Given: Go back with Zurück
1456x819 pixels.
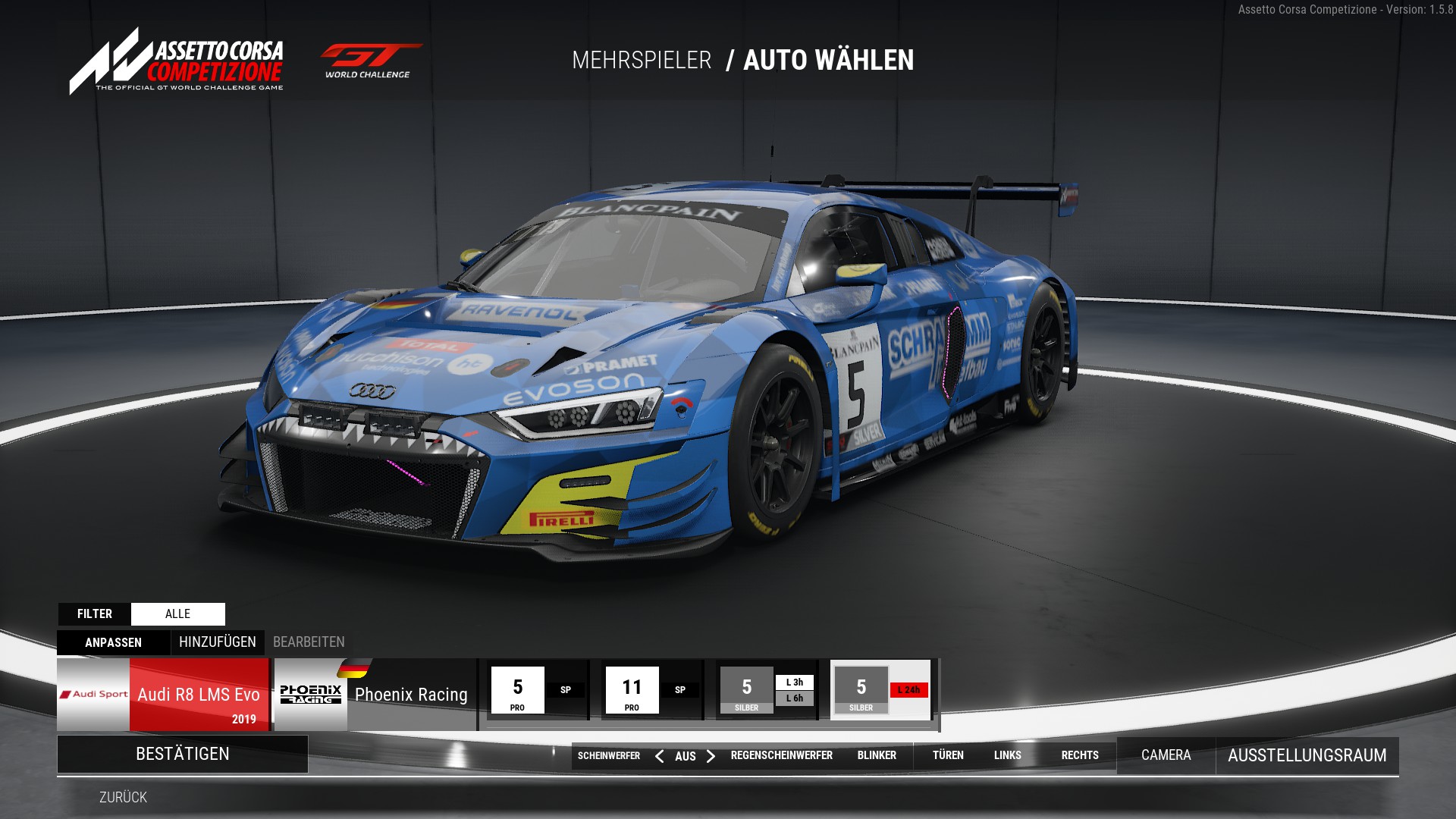Looking at the screenshot, I should pyautogui.click(x=123, y=797).
